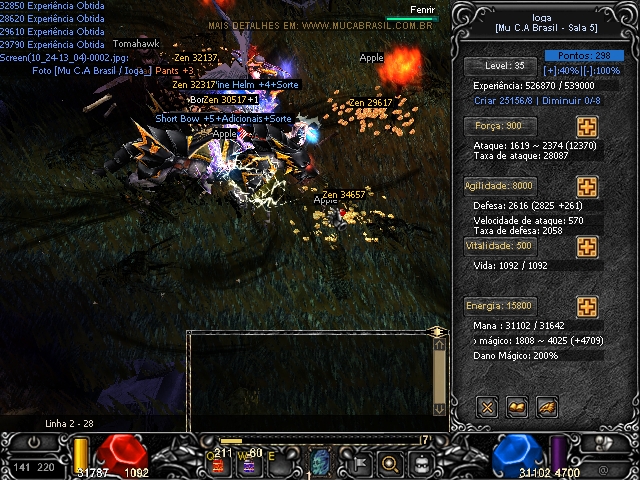Increase Vitalidade with the plus button
640x480 pixels.
(x=587, y=246)
